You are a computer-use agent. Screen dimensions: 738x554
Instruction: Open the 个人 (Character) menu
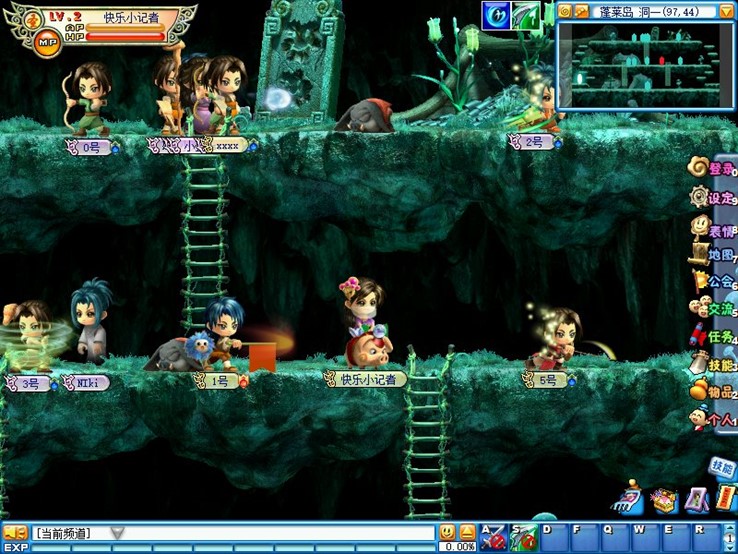pos(714,421)
